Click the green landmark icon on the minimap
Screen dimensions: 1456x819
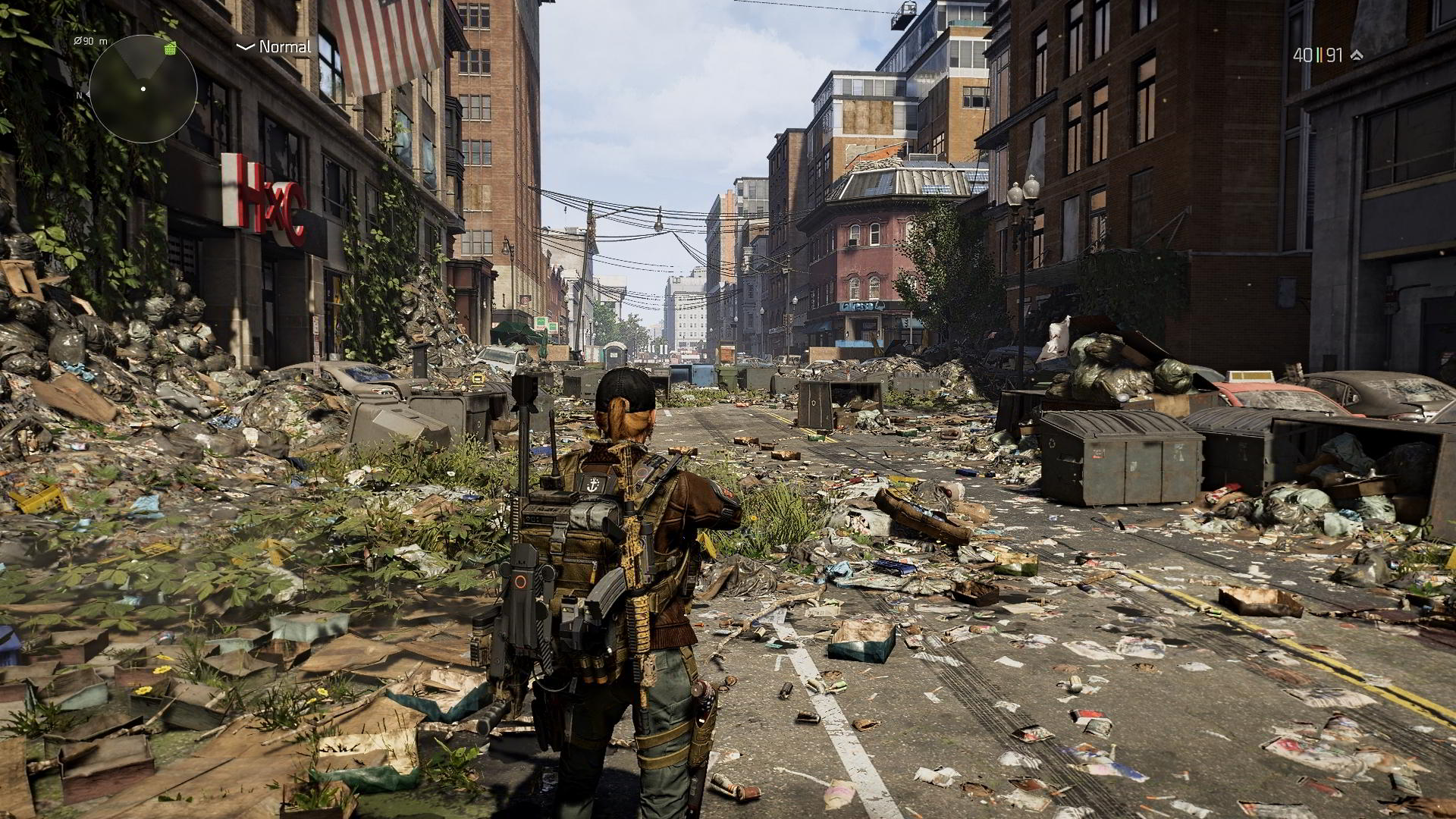(170, 49)
